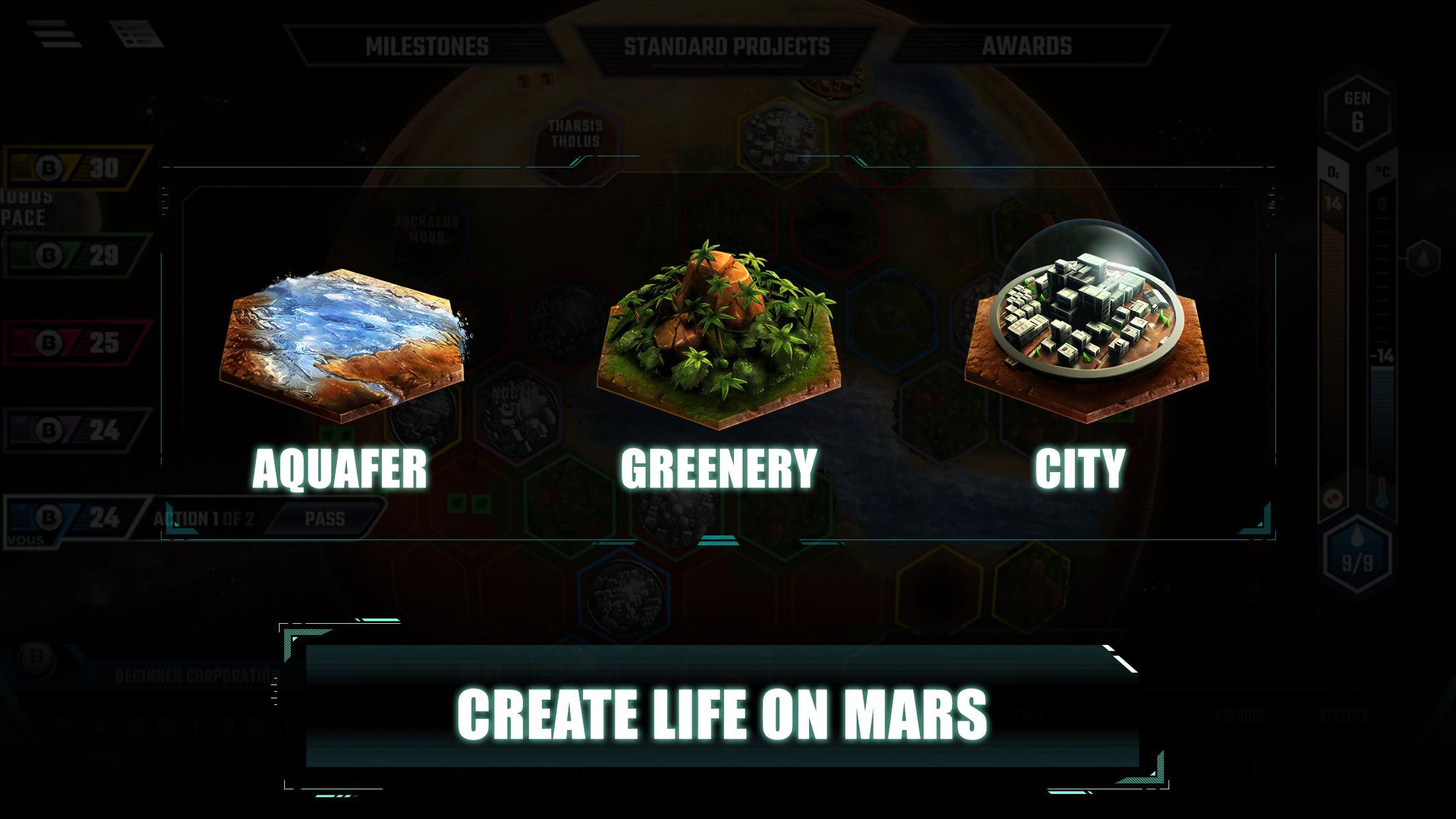Viewport: 1456px width, 819px height.
Task: Expand the Milestones panel
Action: click(427, 46)
